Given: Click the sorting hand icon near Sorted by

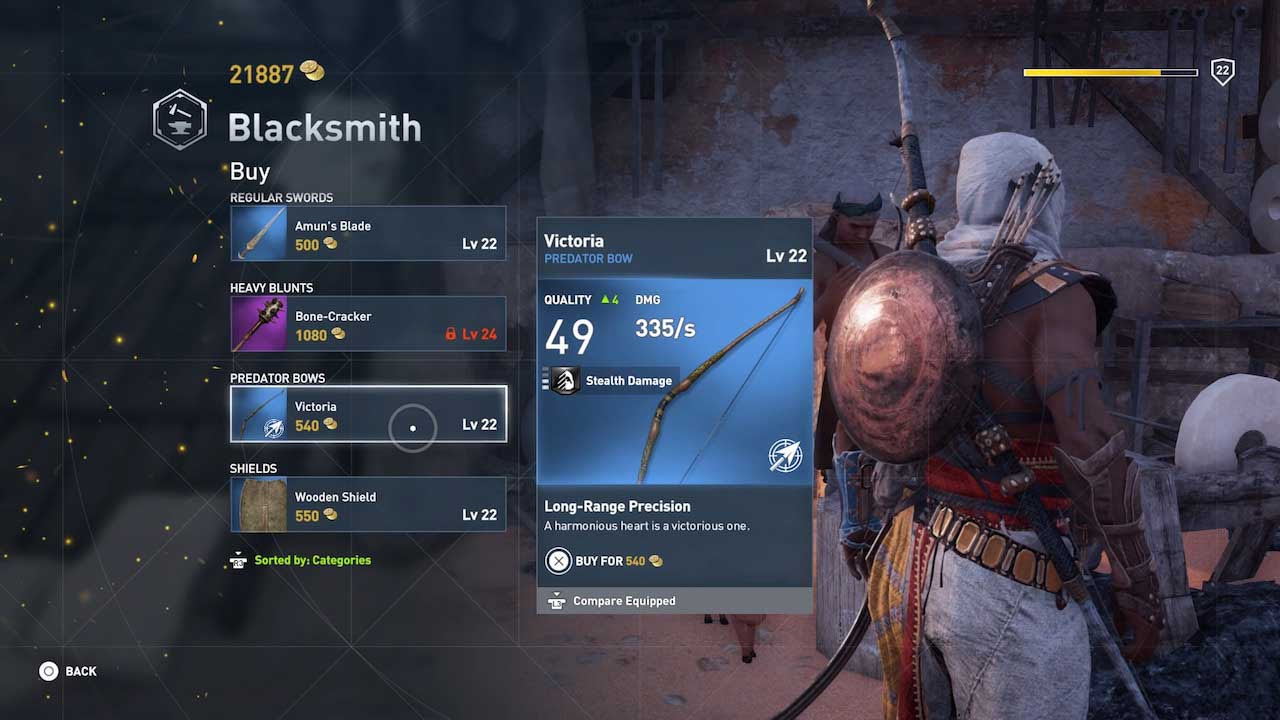Looking at the screenshot, I should pyautogui.click(x=237, y=560).
